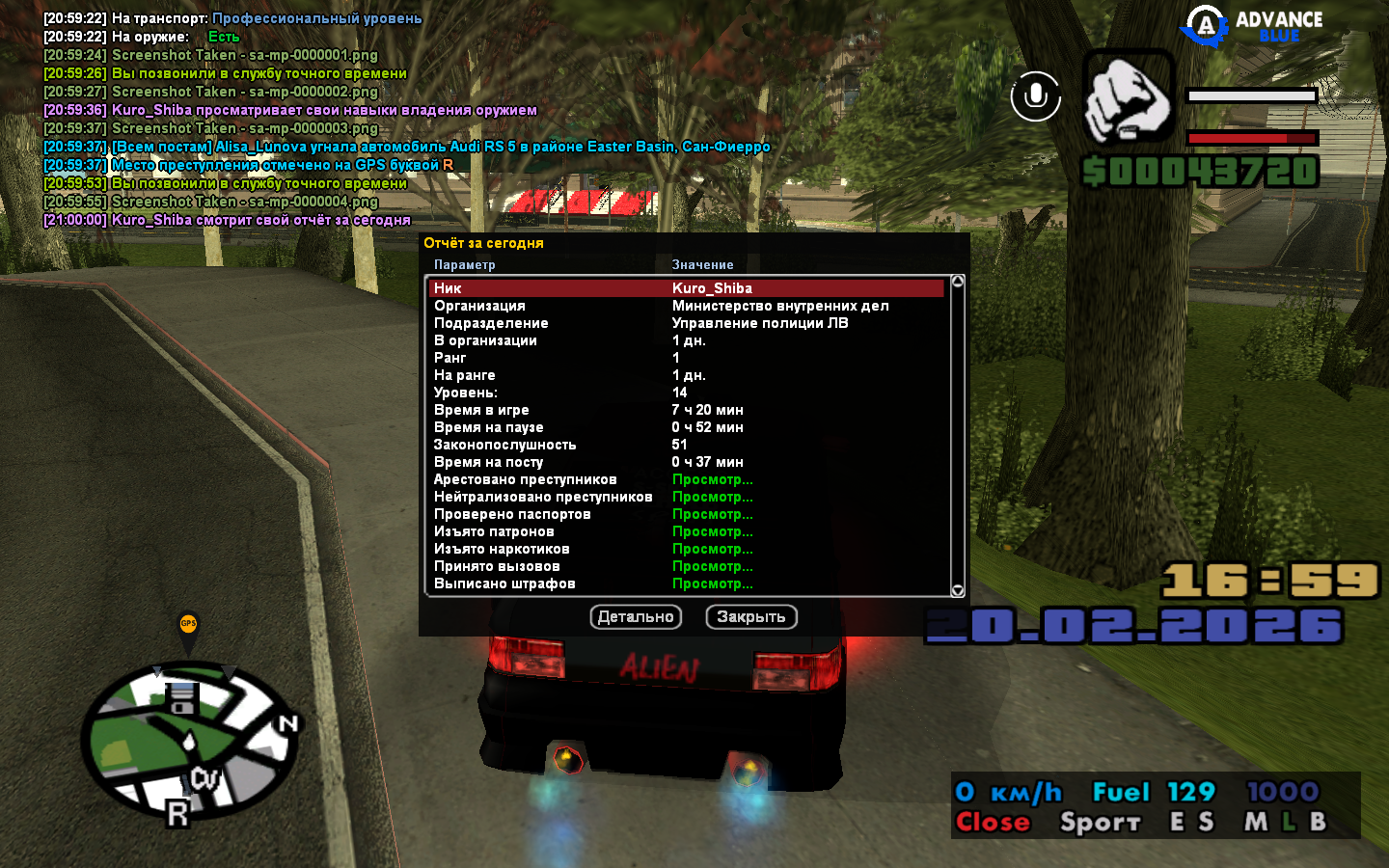1389x868 pixels.
Task: Toggle the microphone voice chat icon
Action: click(x=1036, y=95)
